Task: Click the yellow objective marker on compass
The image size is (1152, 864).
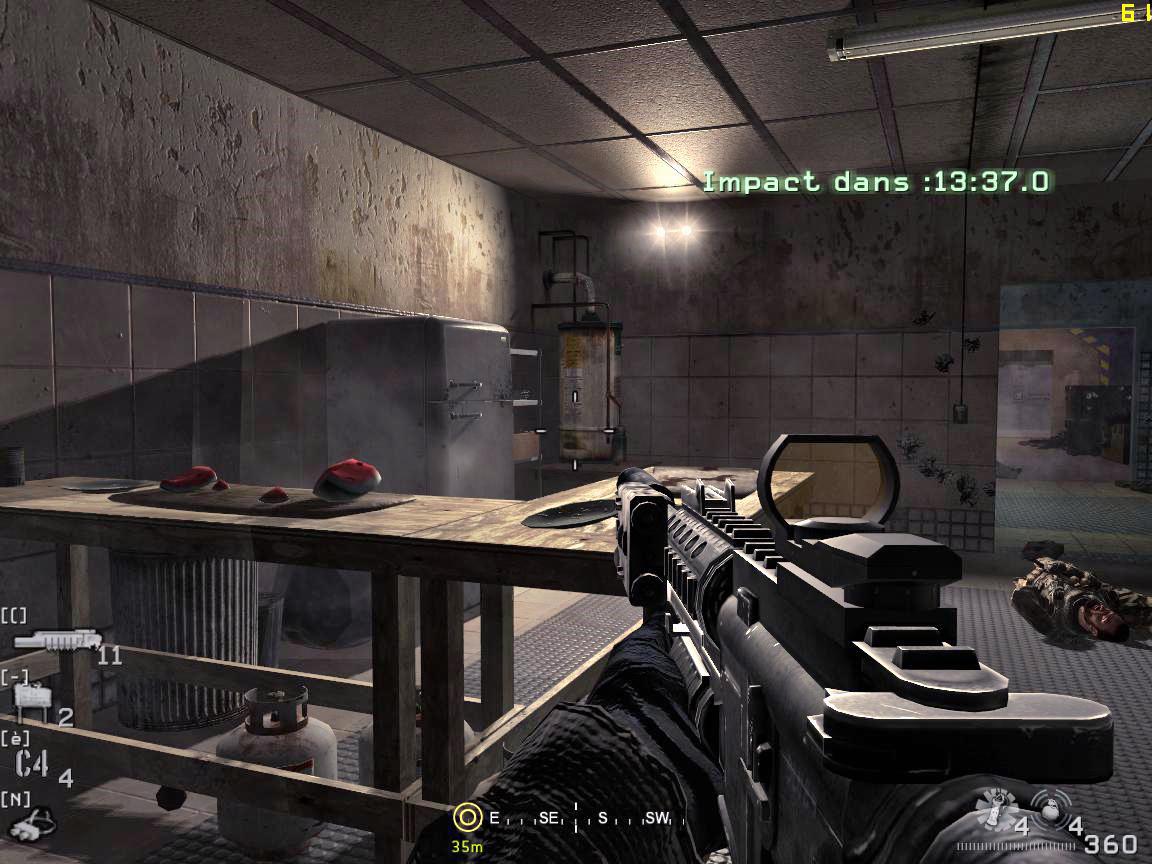Action: click(x=466, y=818)
